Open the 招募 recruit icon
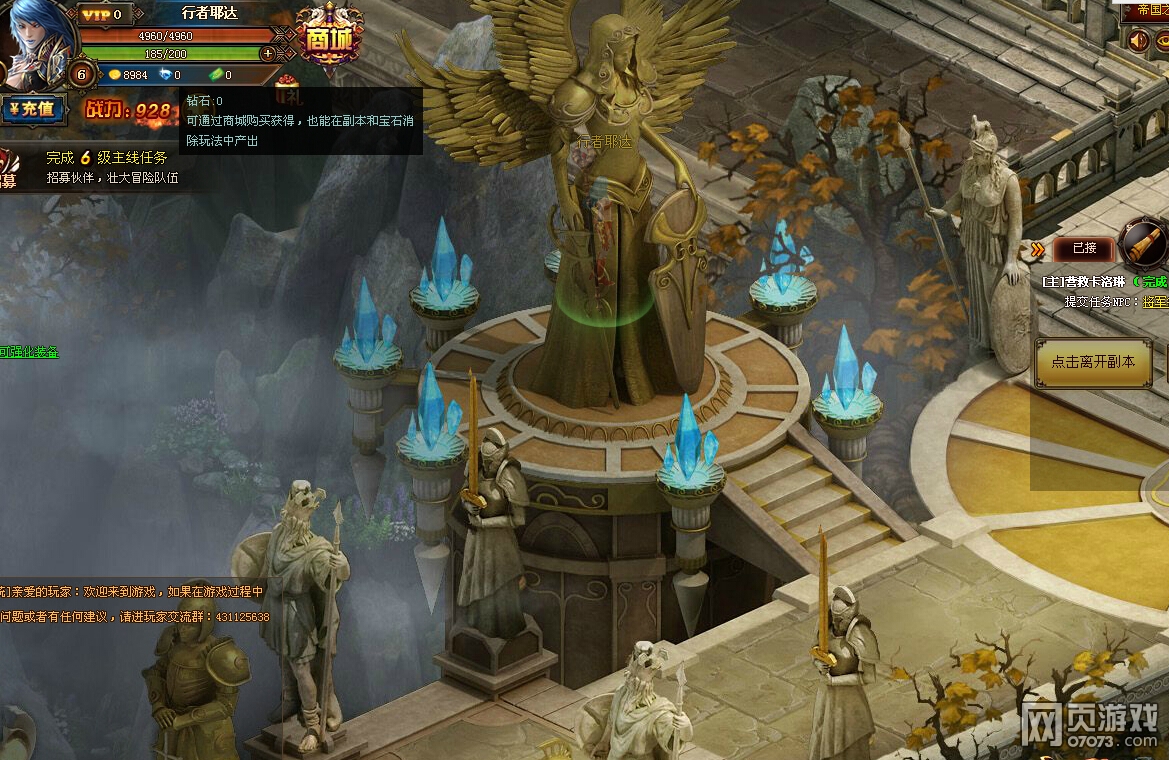The height and width of the screenshot is (760, 1169). coord(8,170)
